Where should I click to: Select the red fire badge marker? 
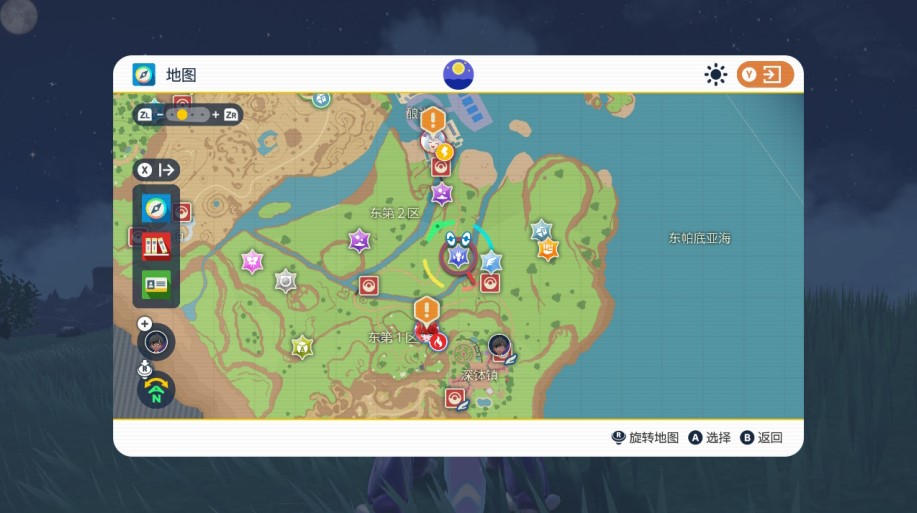pos(437,340)
